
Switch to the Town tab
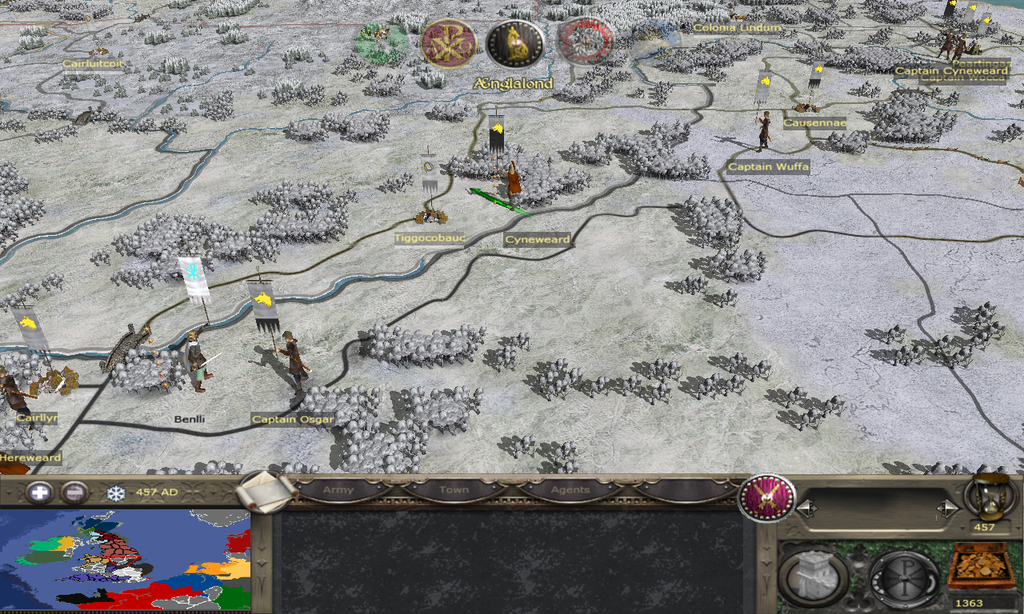pos(453,490)
